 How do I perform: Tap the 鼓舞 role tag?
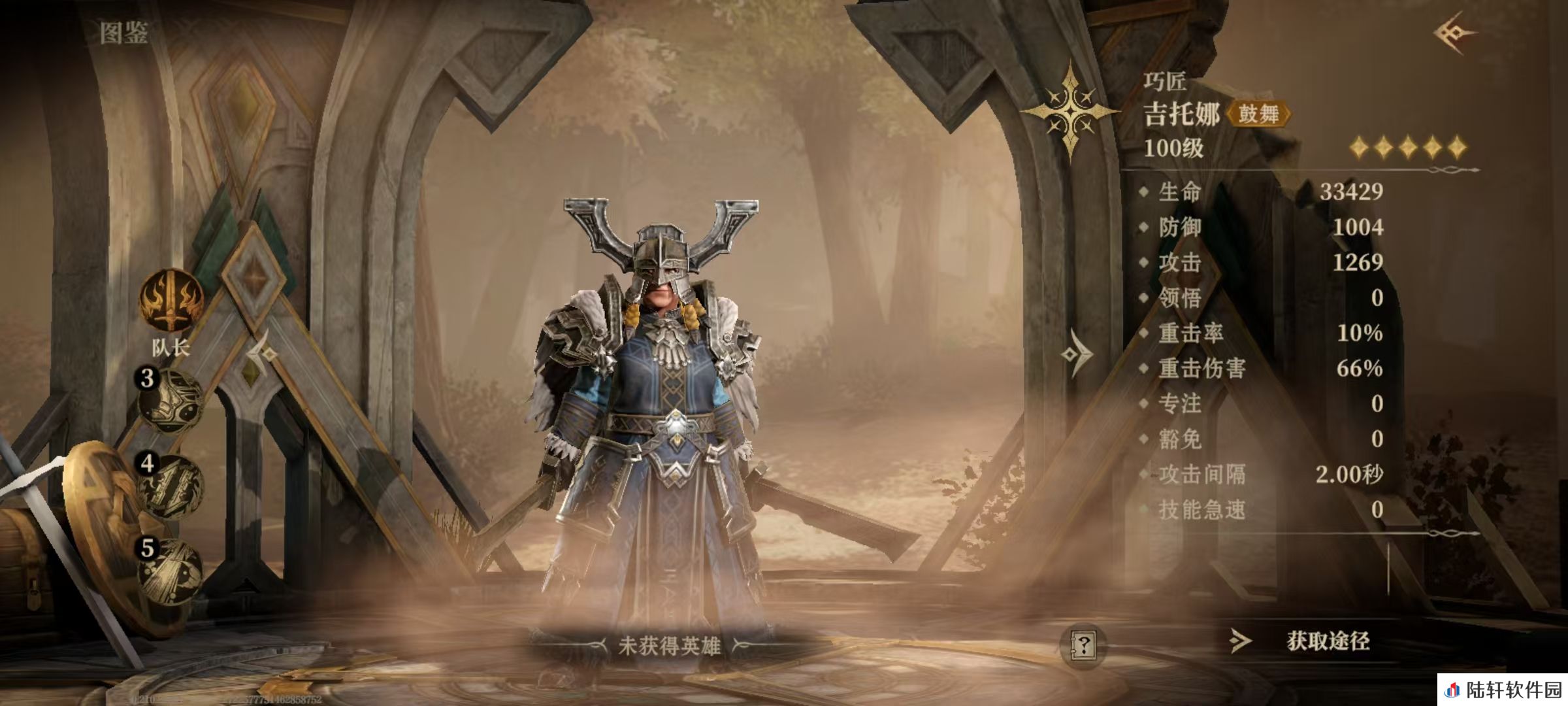pyautogui.click(x=1258, y=114)
